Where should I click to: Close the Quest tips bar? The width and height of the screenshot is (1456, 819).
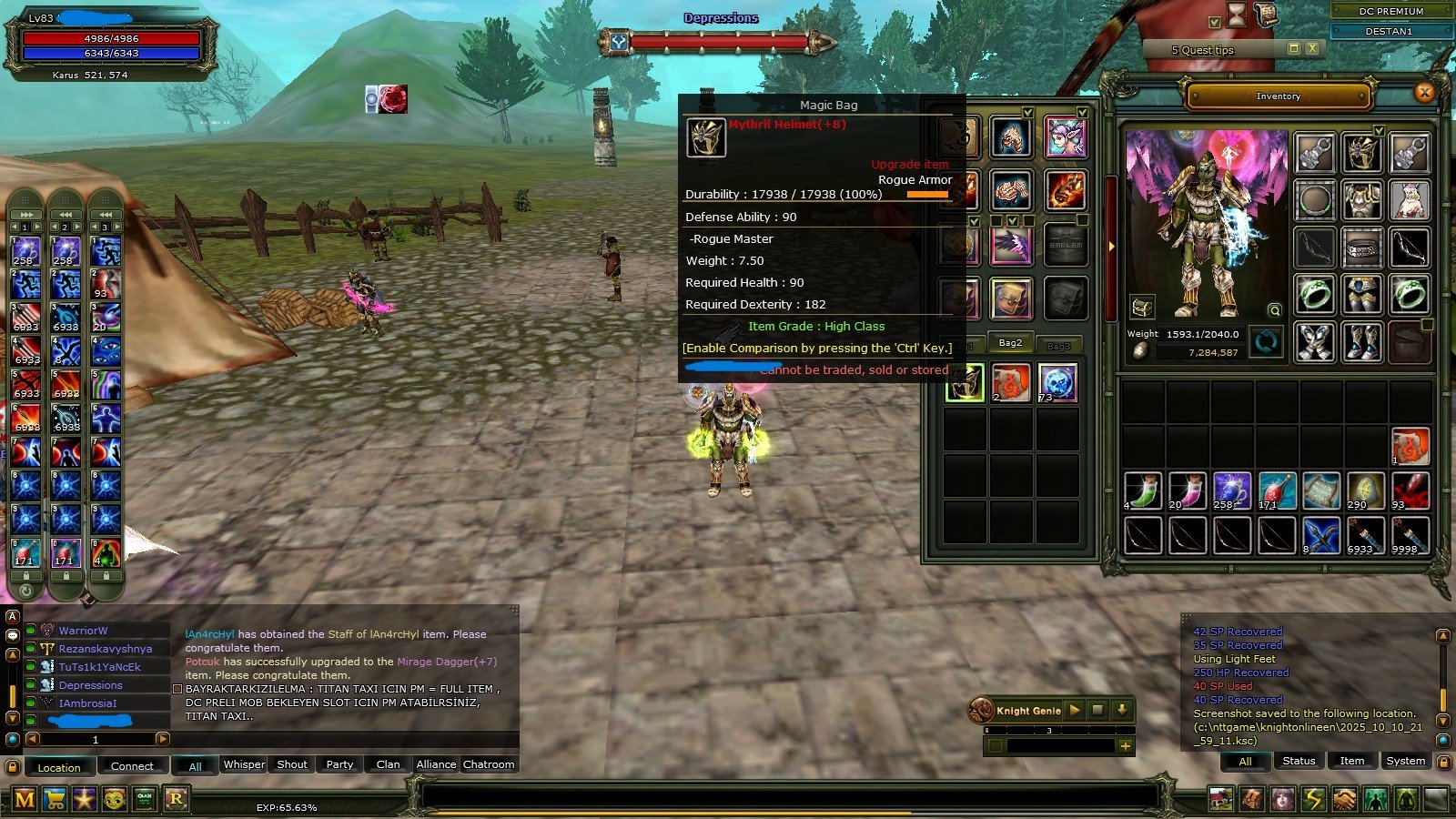[x=1312, y=48]
